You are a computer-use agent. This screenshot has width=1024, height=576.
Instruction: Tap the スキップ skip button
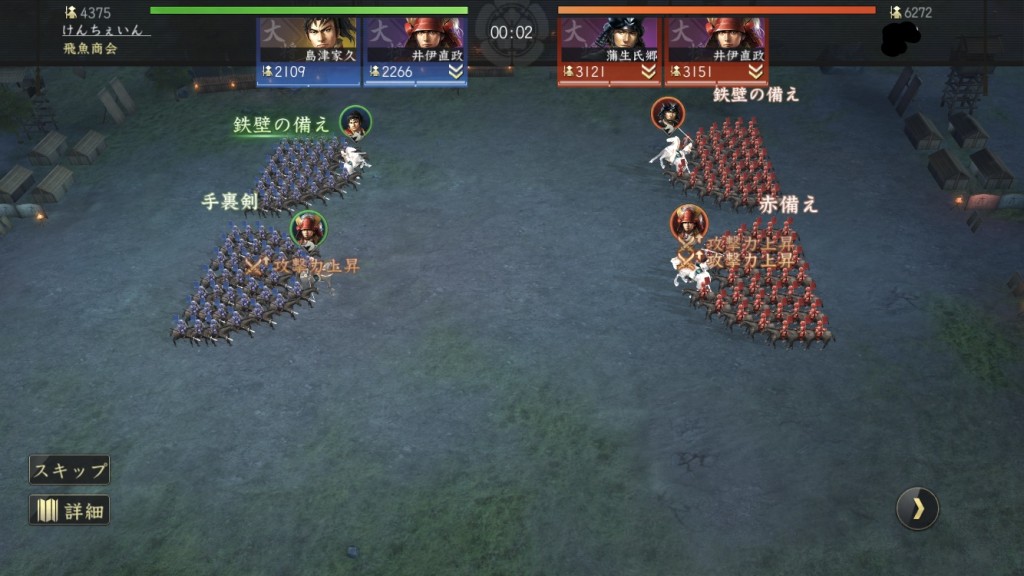[69, 470]
